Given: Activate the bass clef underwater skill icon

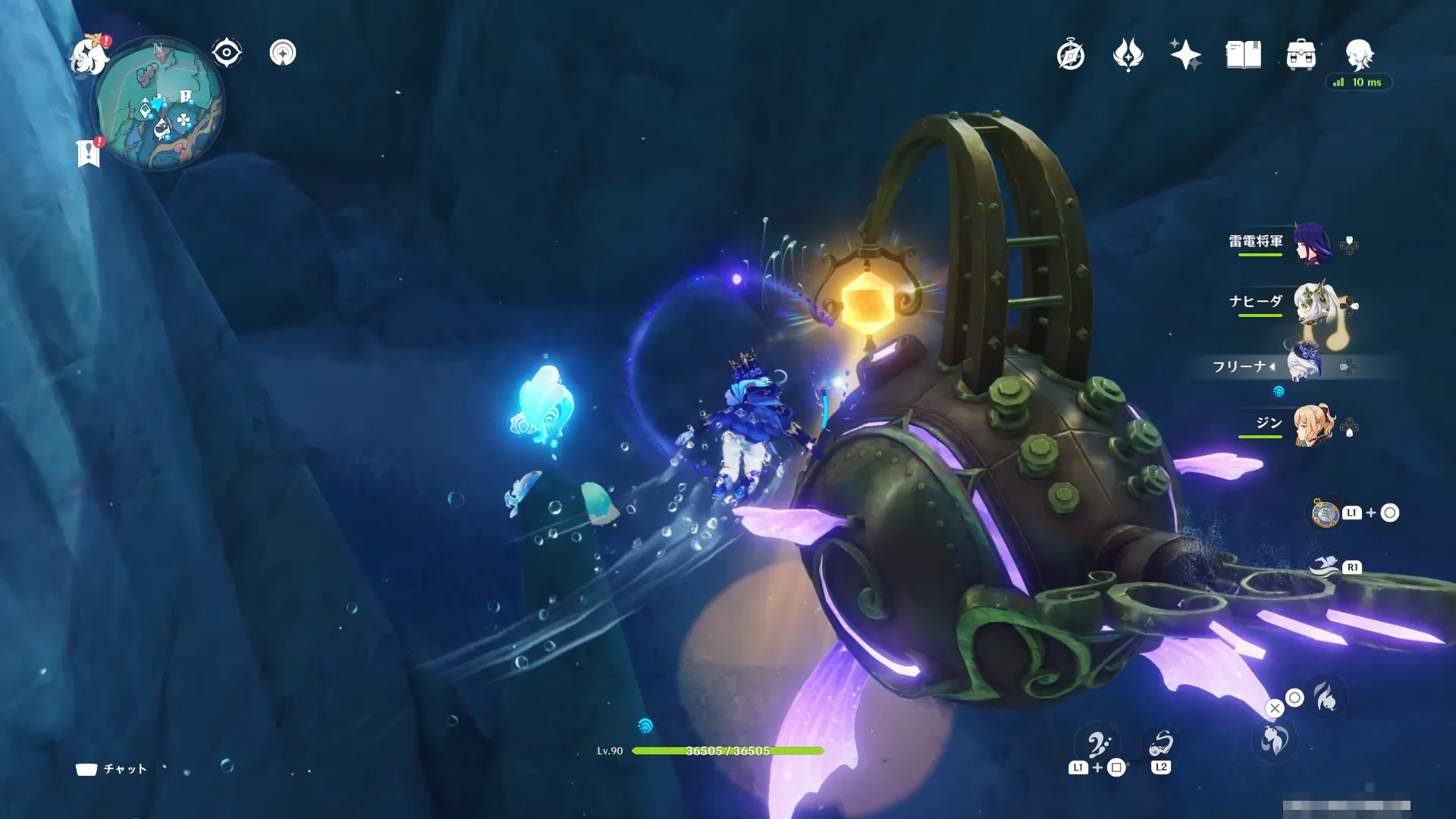Looking at the screenshot, I should tap(1097, 745).
